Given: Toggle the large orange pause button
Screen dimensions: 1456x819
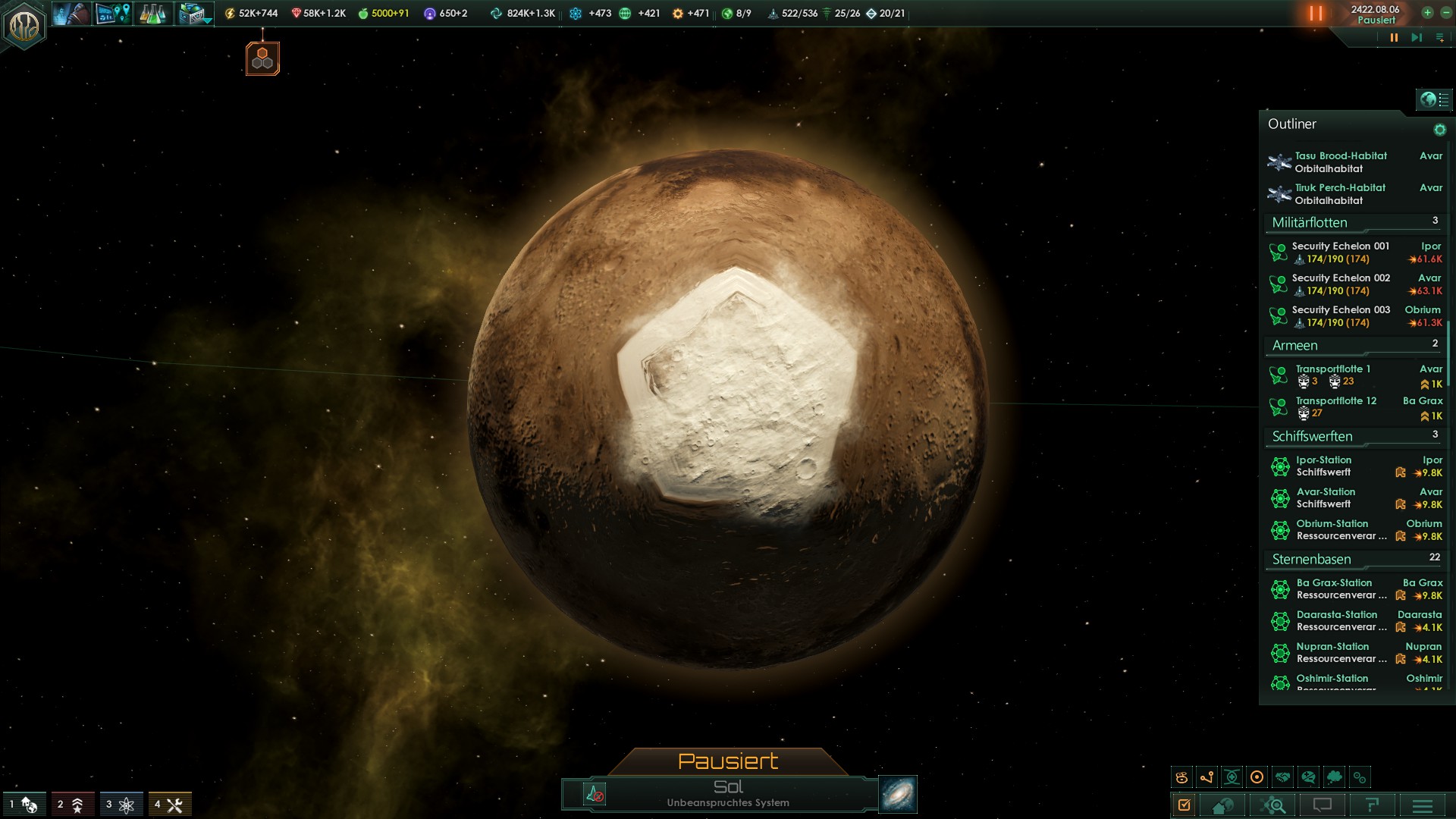Looking at the screenshot, I should pos(1316,14).
